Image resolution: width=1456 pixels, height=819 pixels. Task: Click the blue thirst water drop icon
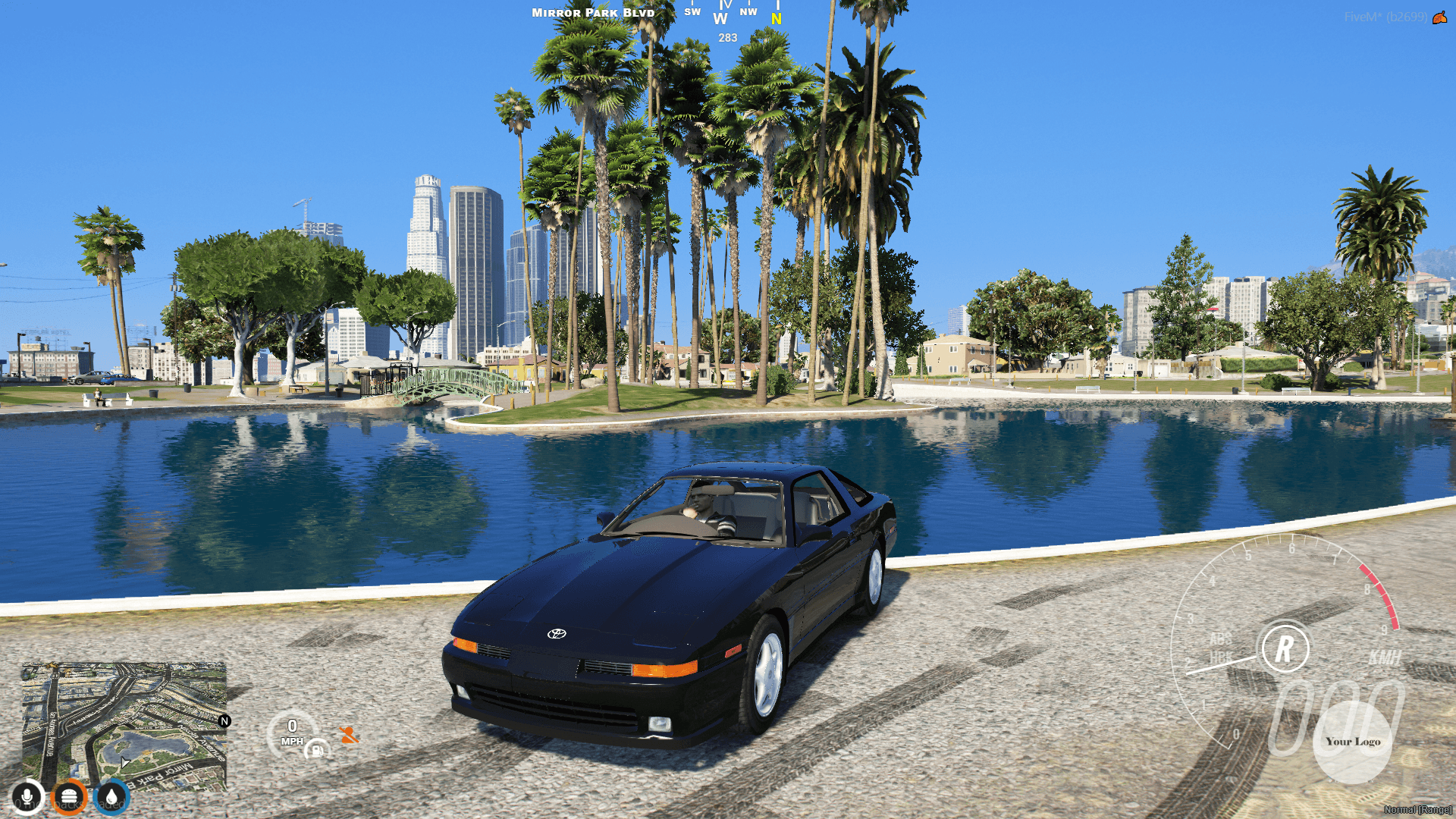(110, 795)
